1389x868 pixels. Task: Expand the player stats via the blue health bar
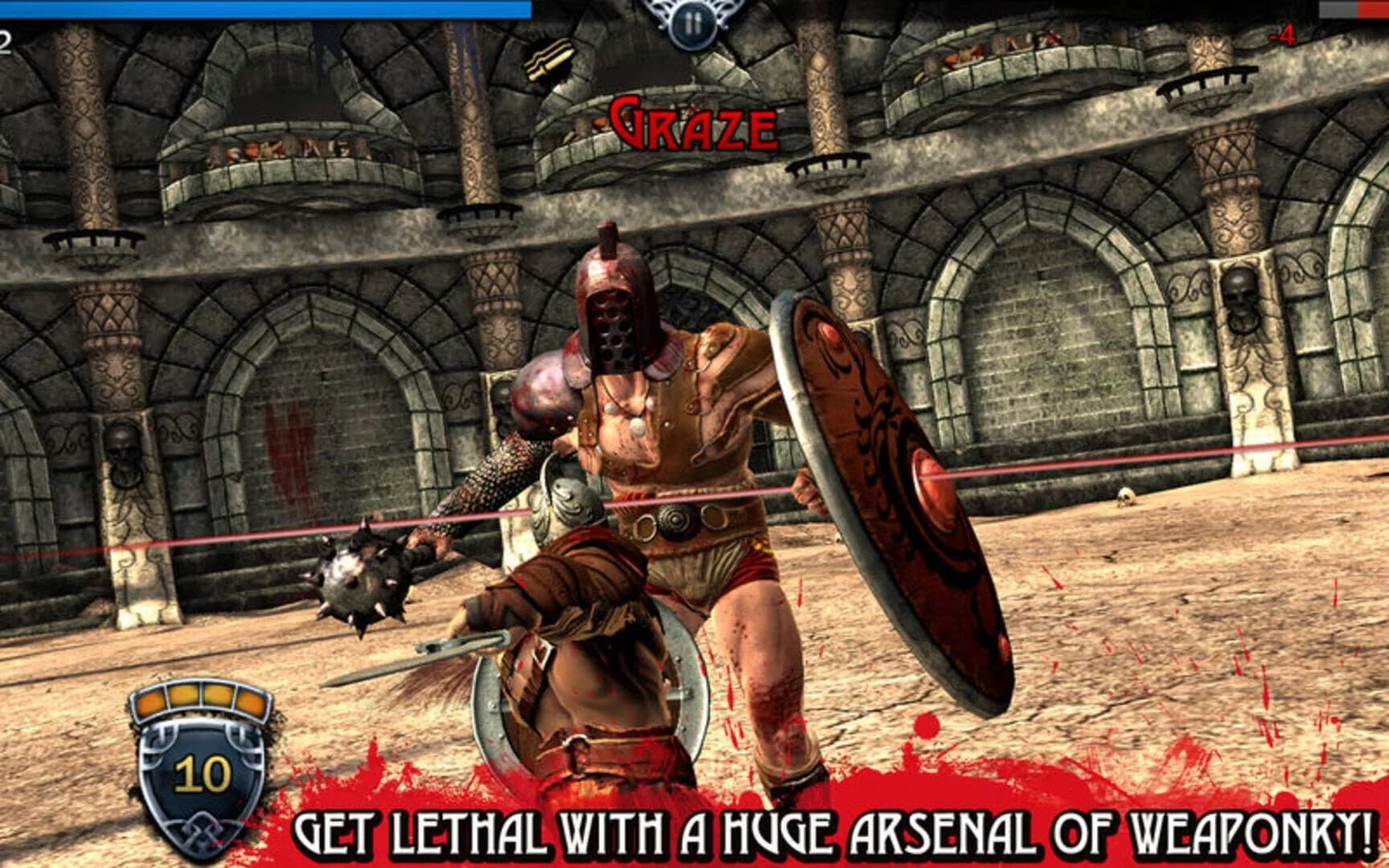(x=265, y=8)
